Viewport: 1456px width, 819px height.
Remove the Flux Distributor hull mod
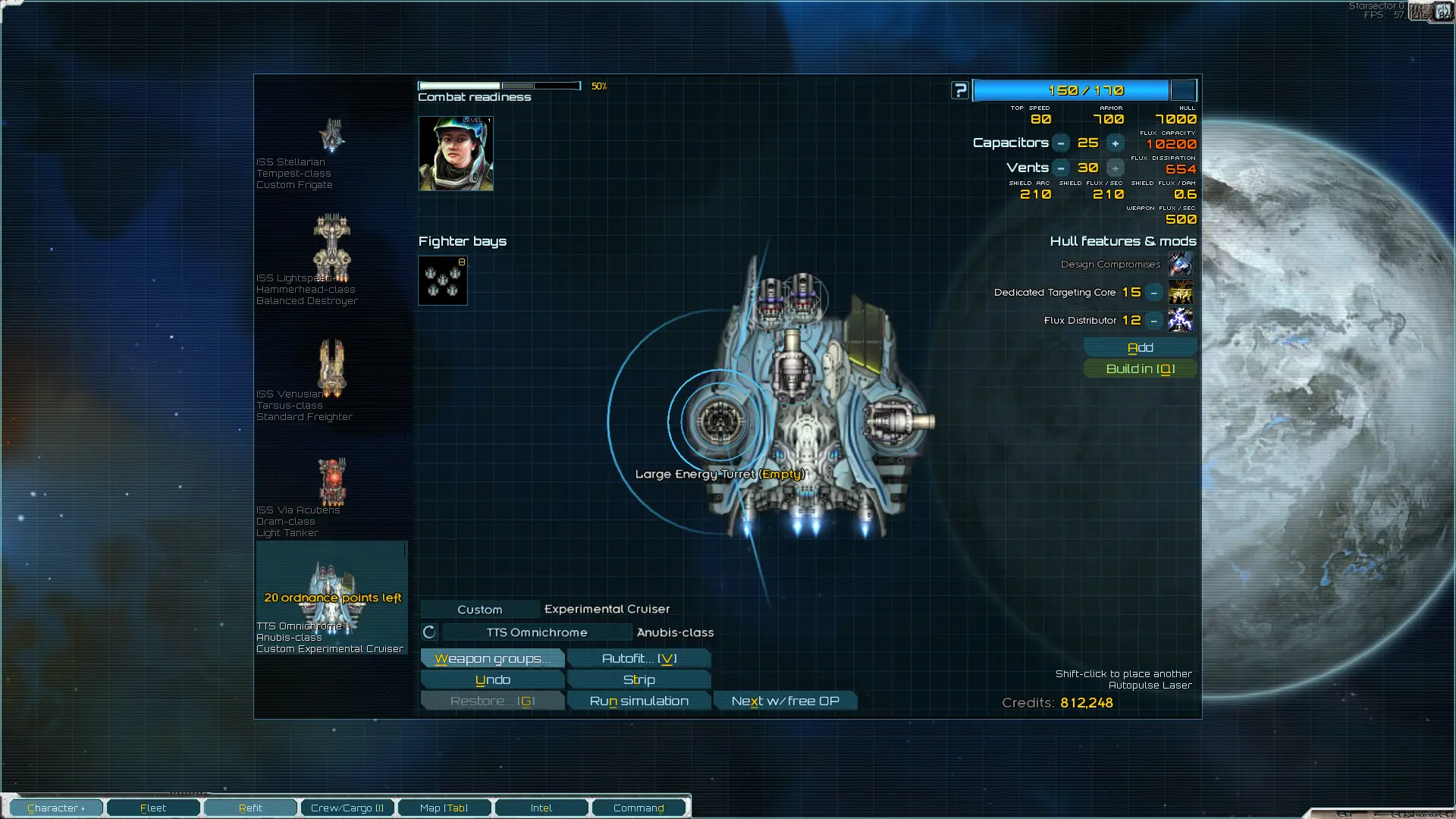(1153, 321)
